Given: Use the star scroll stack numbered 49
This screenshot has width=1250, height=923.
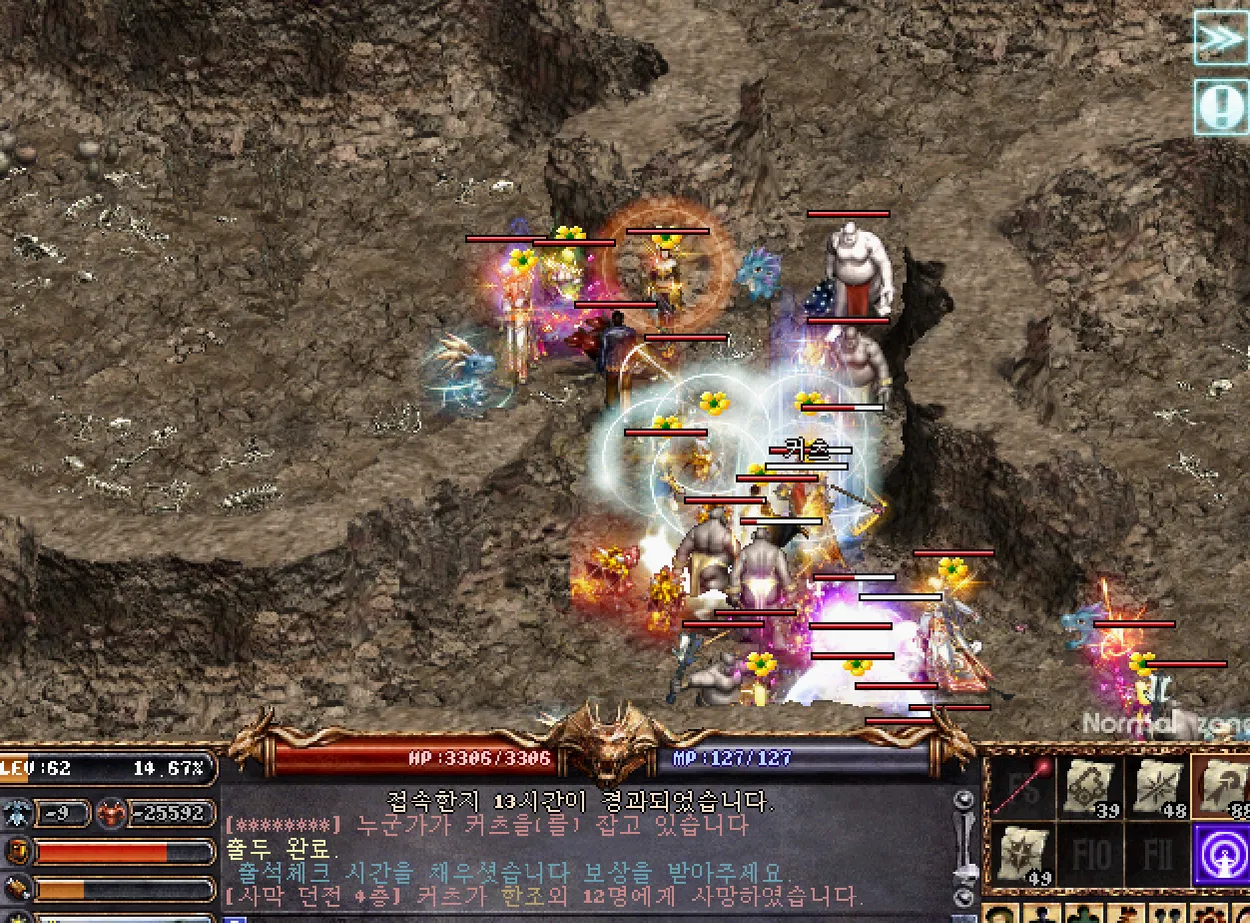Looking at the screenshot, I should coord(1020,854).
